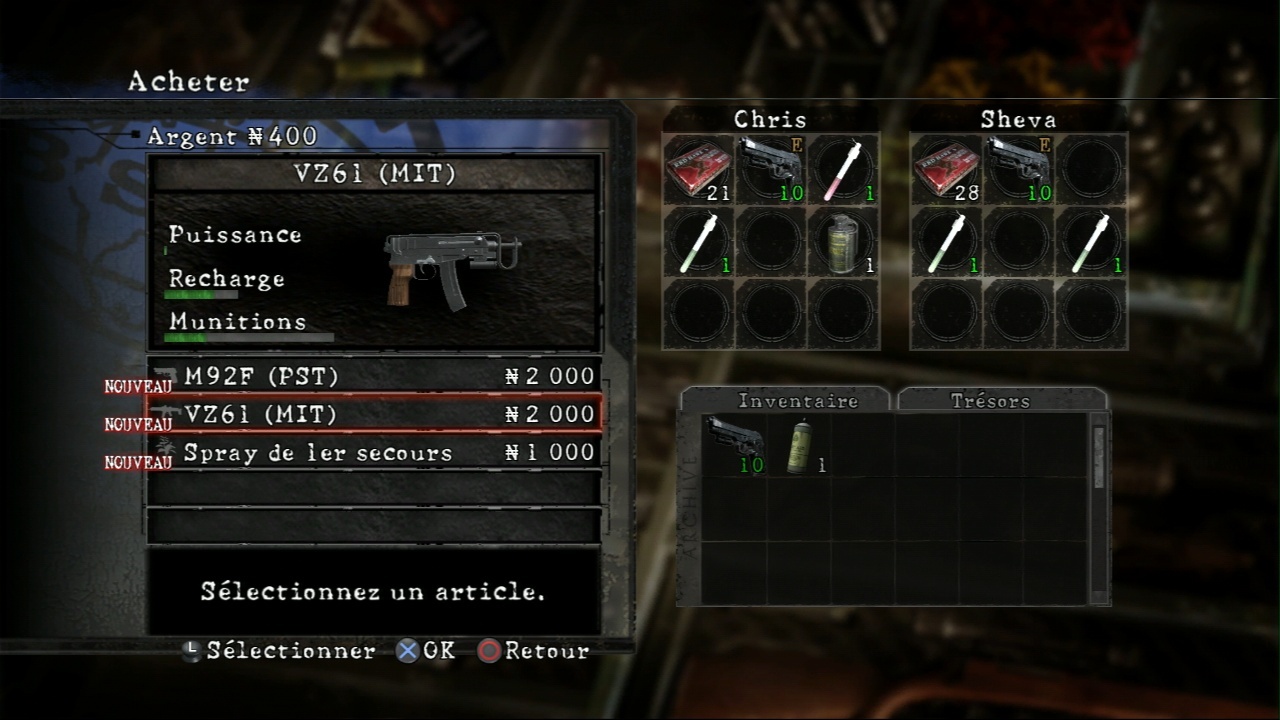Pick Chris's equipped handgun slot
The height and width of the screenshot is (720, 1280).
point(771,170)
